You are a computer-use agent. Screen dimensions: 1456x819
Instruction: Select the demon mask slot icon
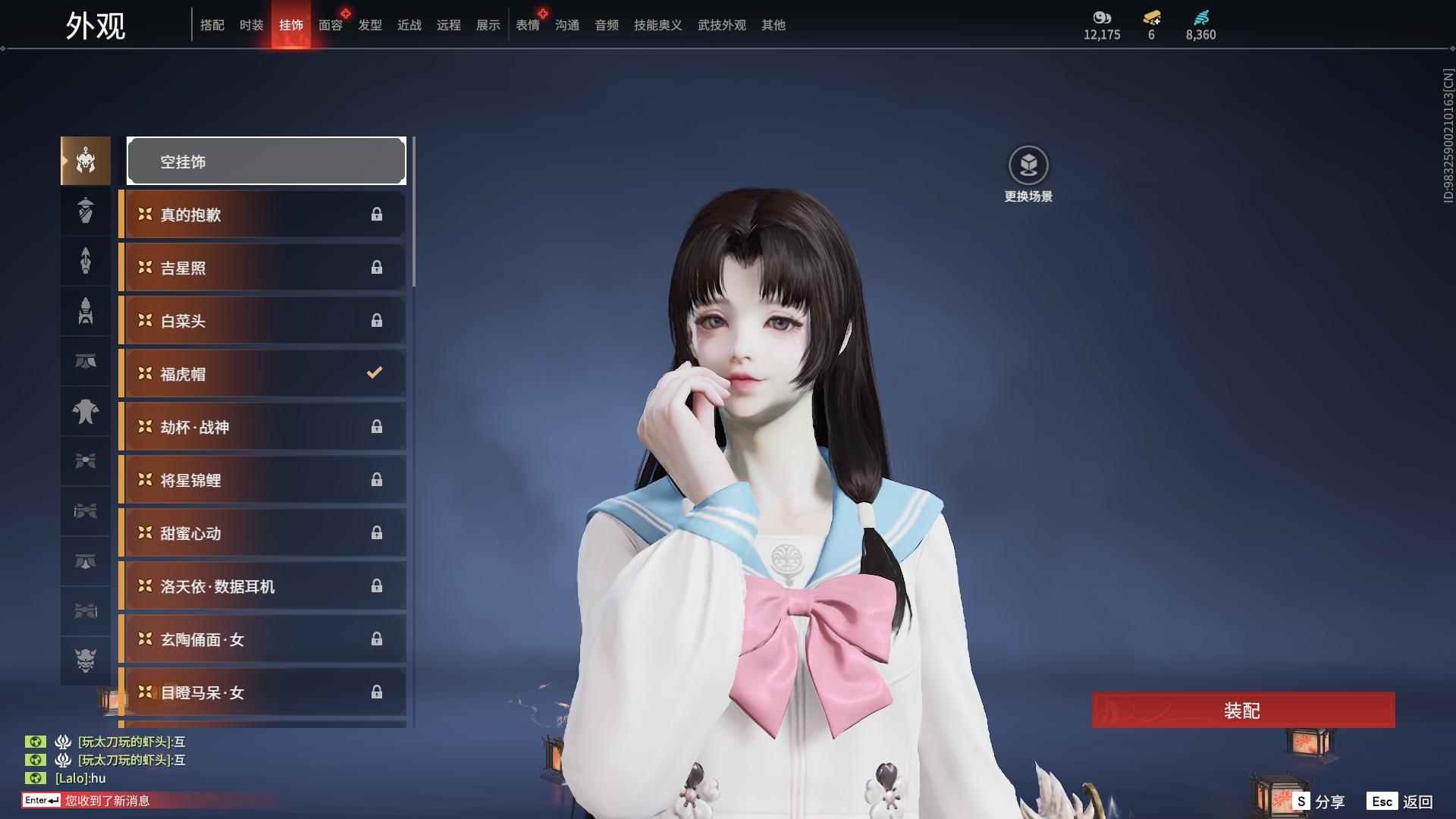coord(86,661)
